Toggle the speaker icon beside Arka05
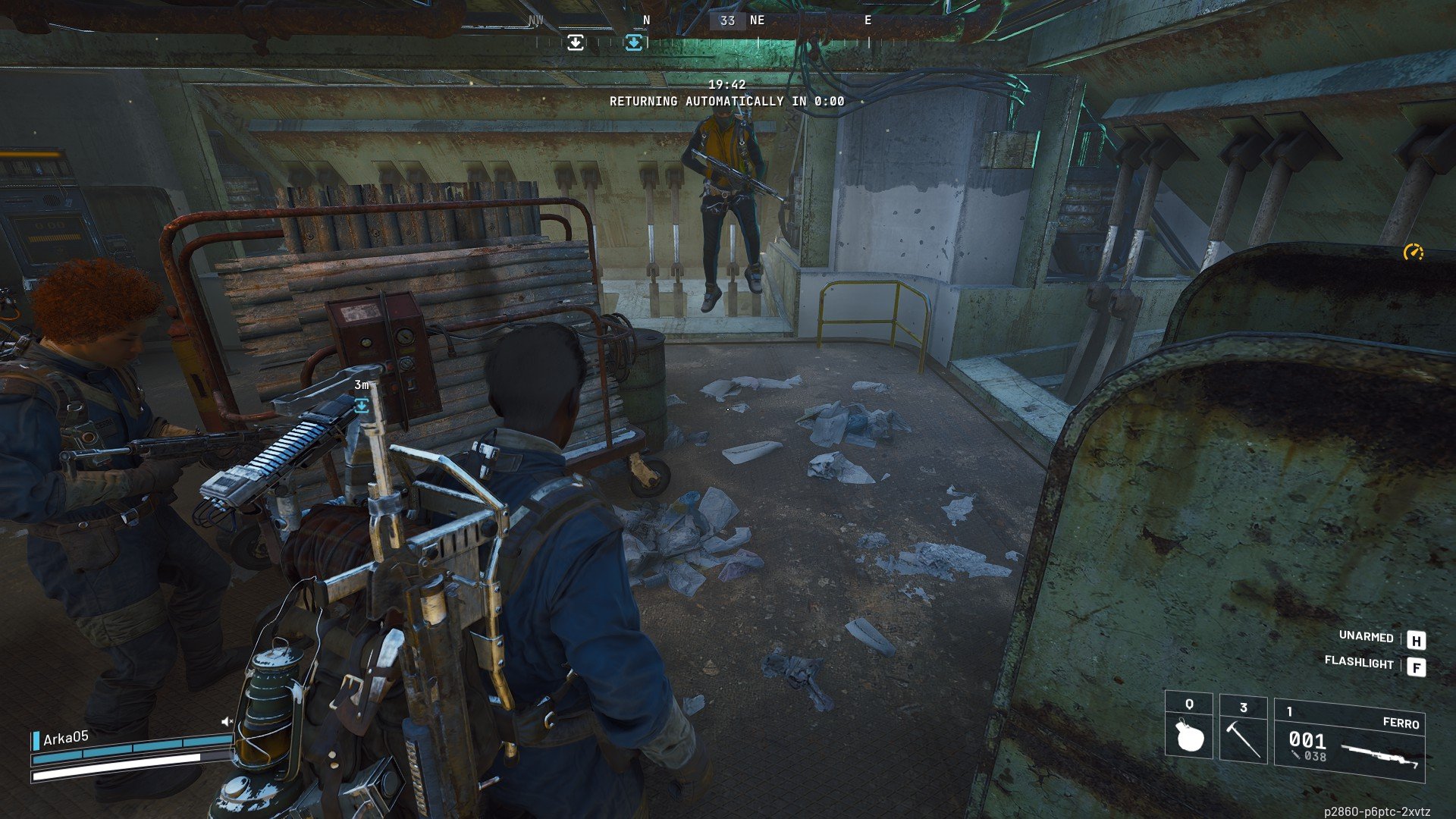Viewport: 1456px width, 819px height. 227,721
